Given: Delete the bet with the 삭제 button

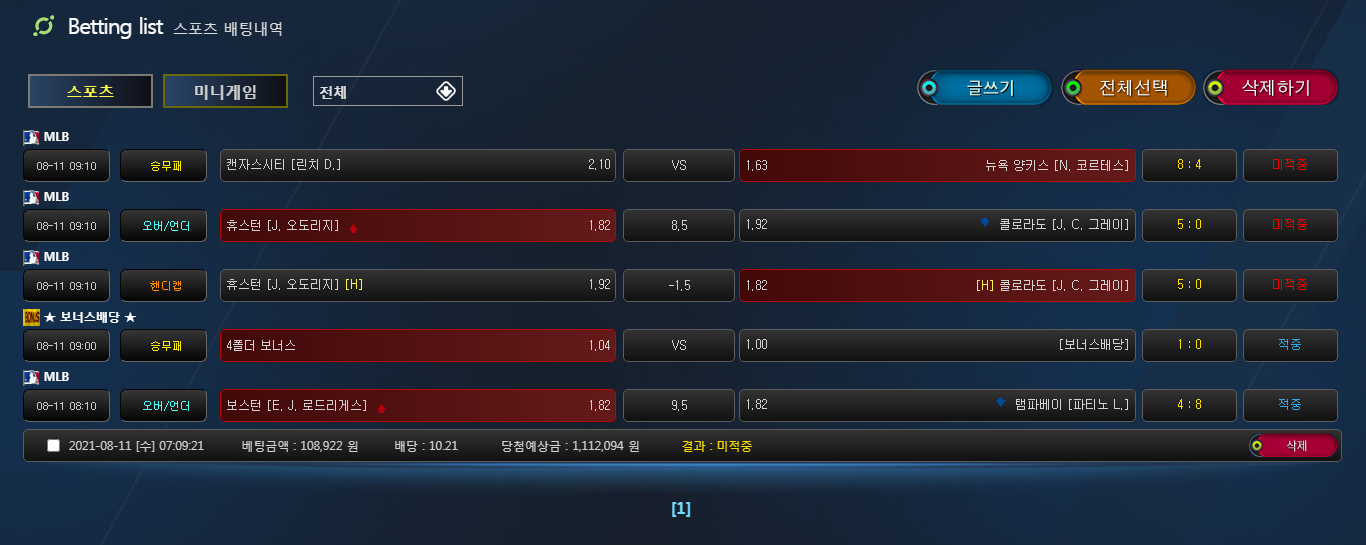Looking at the screenshot, I should coord(1294,446).
